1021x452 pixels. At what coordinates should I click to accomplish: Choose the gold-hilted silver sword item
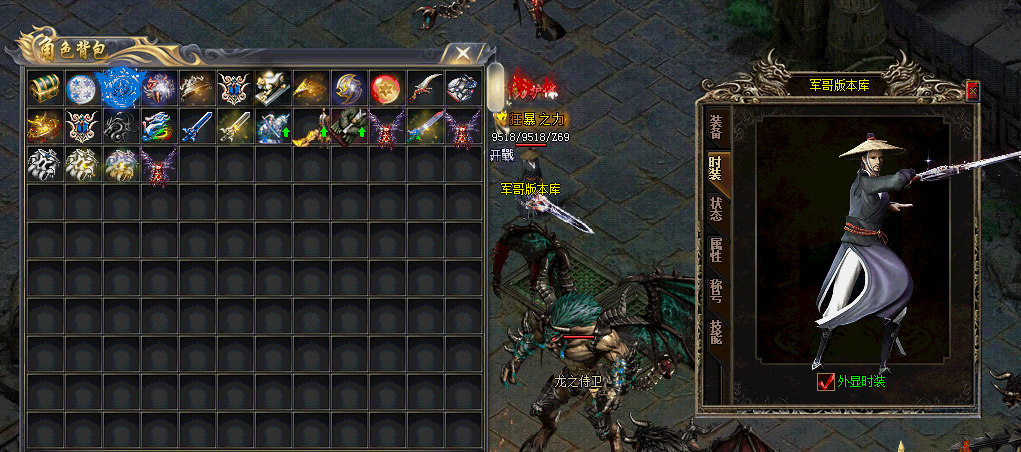[233, 127]
